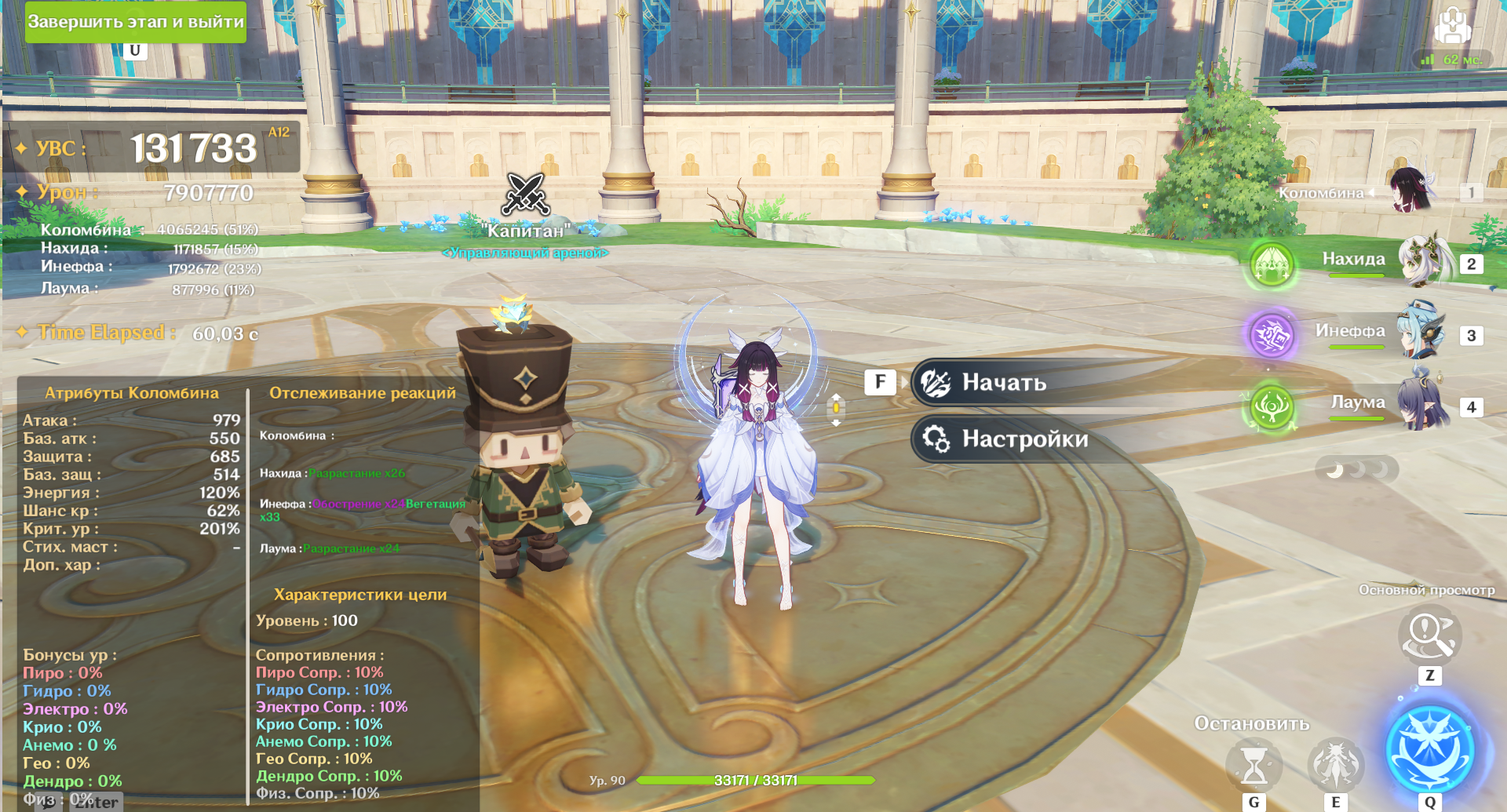Activate the glowing blue elemental burst icon
Screen dimensions: 1507x812
pyautogui.click(x=1429, y=748)
